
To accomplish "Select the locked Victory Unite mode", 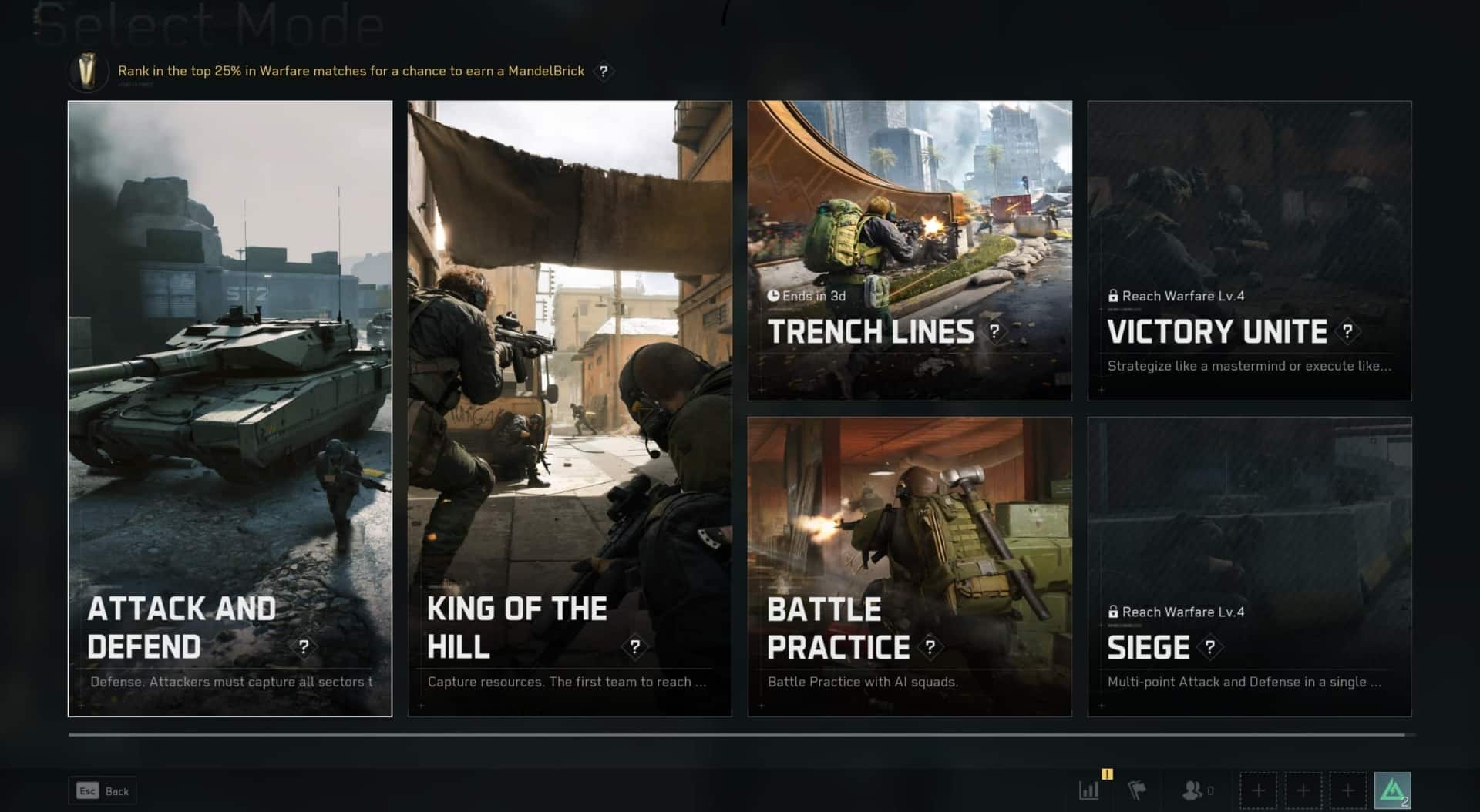I will pyautogui.click(x=1250, y=250).
